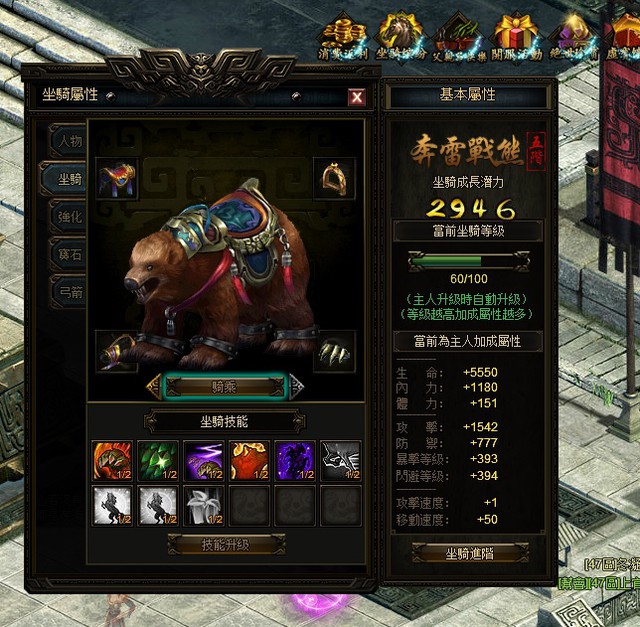Select the 坐騎 mount tab

[68, 179]
